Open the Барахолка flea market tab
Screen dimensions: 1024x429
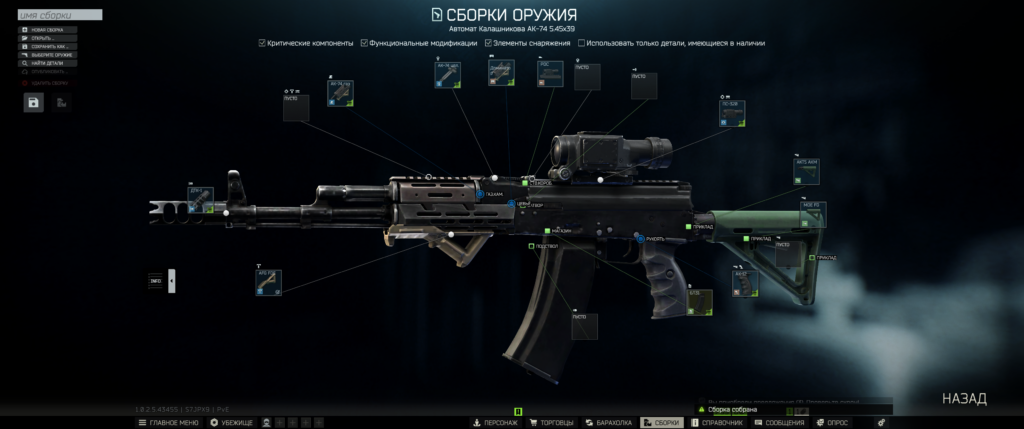point(609,423)
